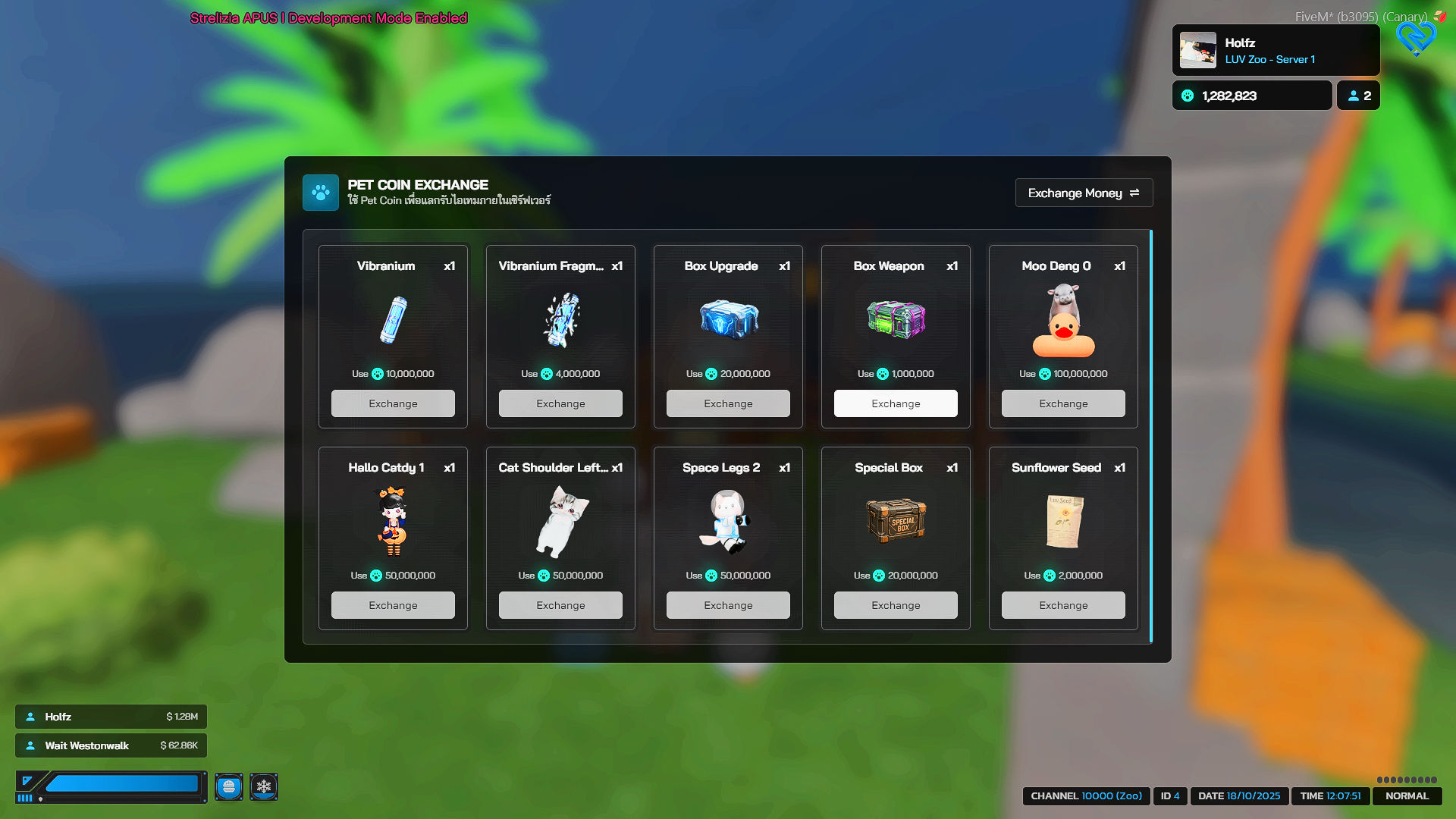Exchange coins for Special Box
Screen dimensions: 1456x819
pos(896,605)
